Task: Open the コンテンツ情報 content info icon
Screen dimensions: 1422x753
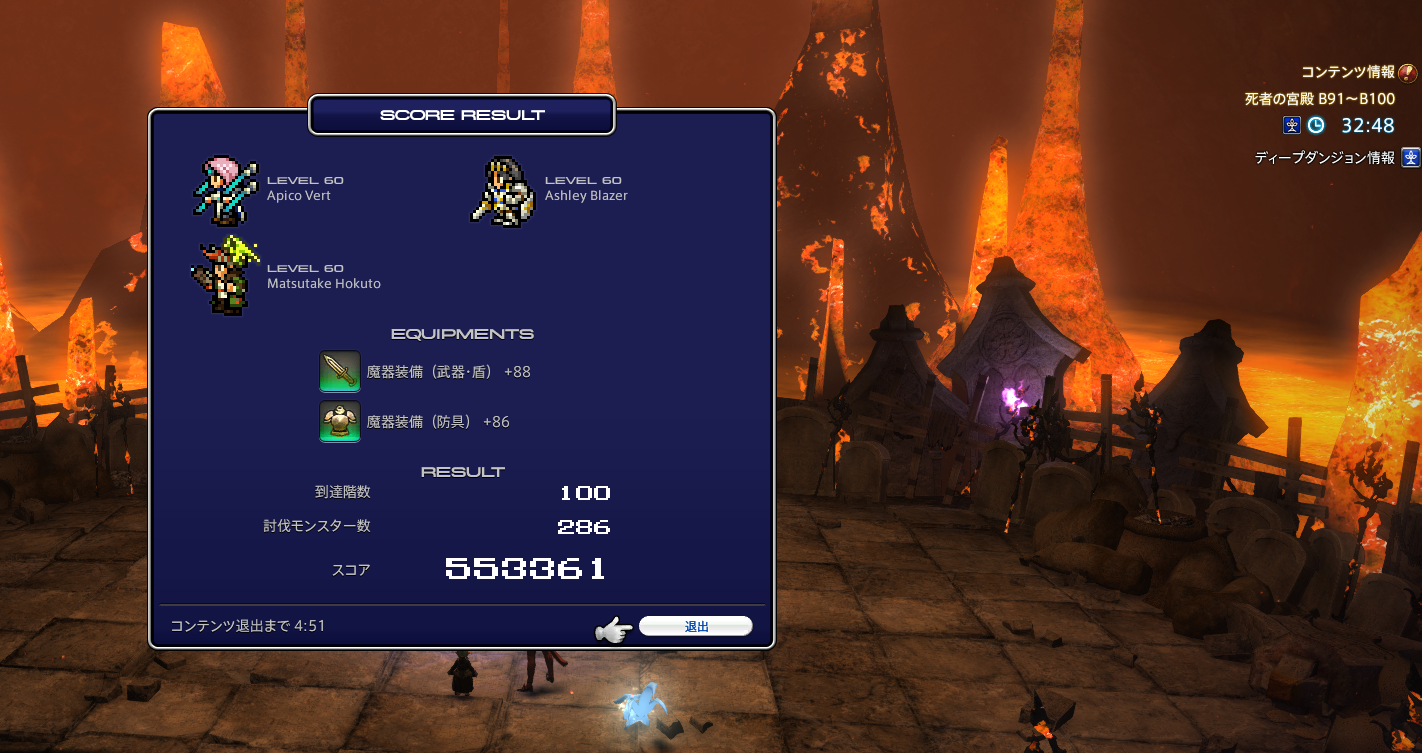Action: pos(1408,72)
